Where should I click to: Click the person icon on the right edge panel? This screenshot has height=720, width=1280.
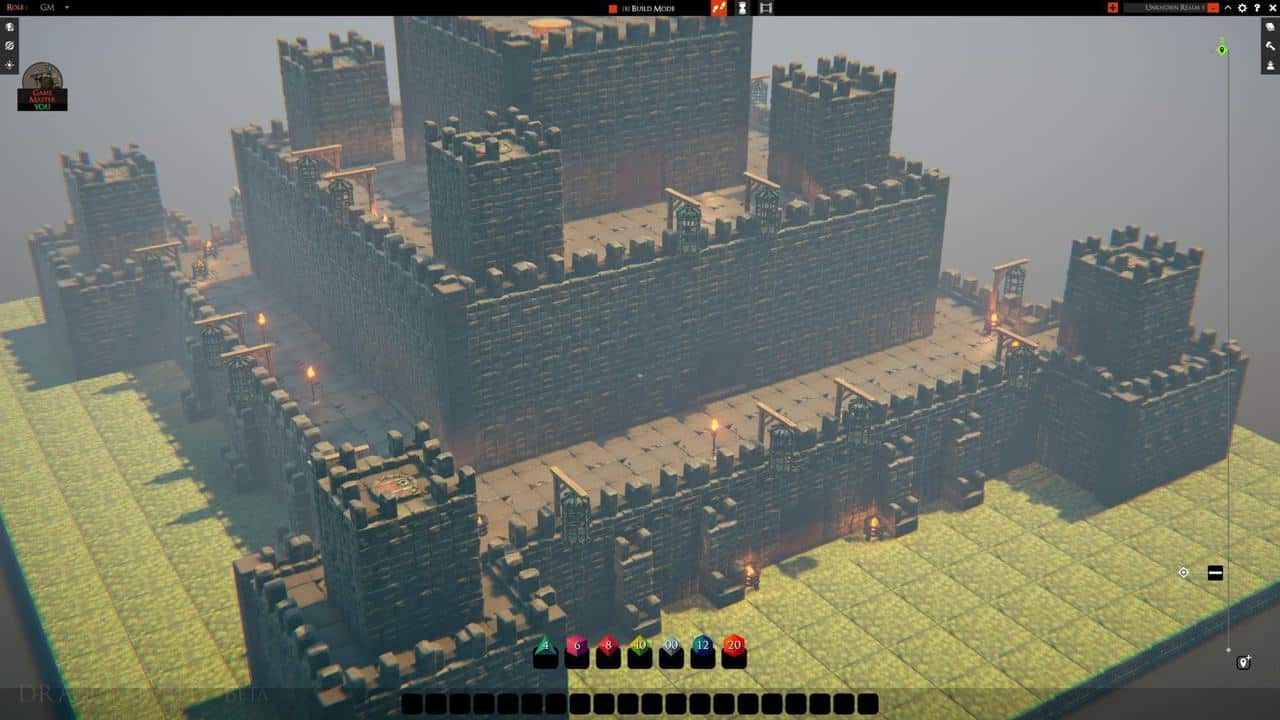(1271, 65)
